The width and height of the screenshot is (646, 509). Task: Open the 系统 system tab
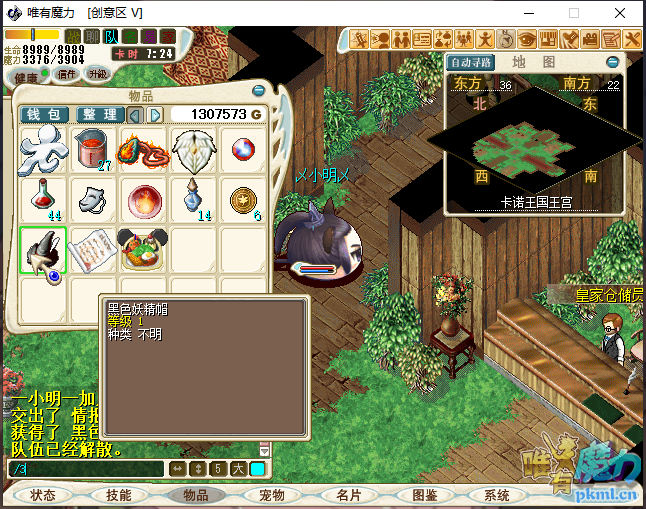tap(497, 495)
